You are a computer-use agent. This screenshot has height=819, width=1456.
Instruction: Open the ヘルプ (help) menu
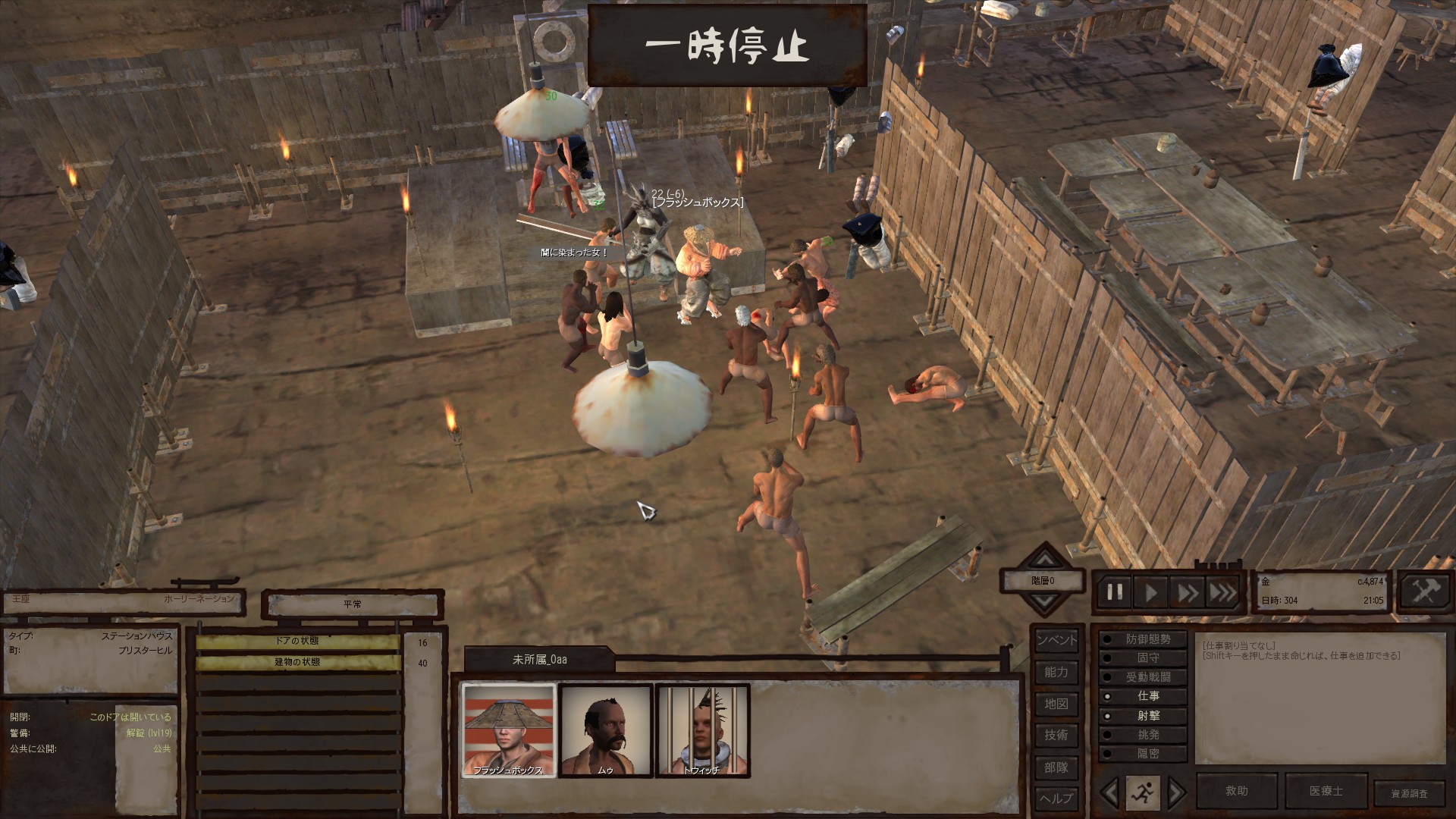(1056, 799)
